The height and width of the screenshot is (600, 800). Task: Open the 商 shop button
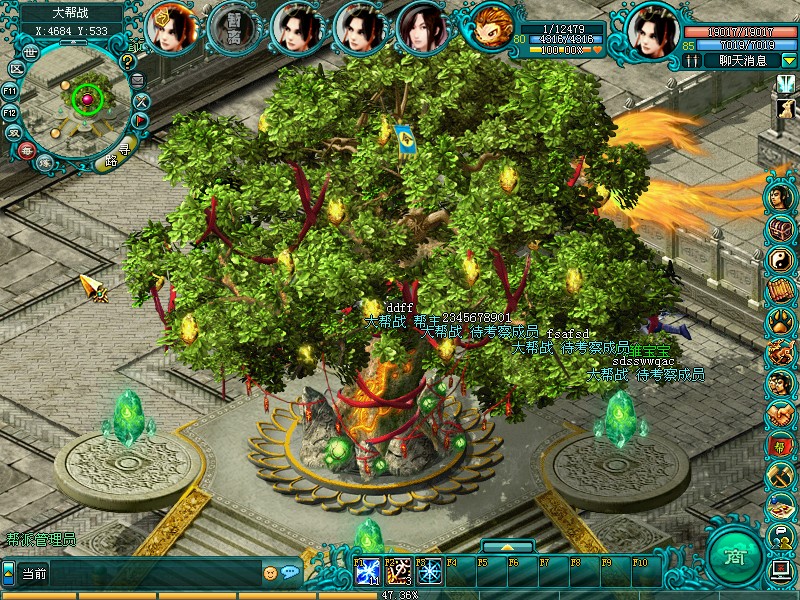tap(733, 556)
